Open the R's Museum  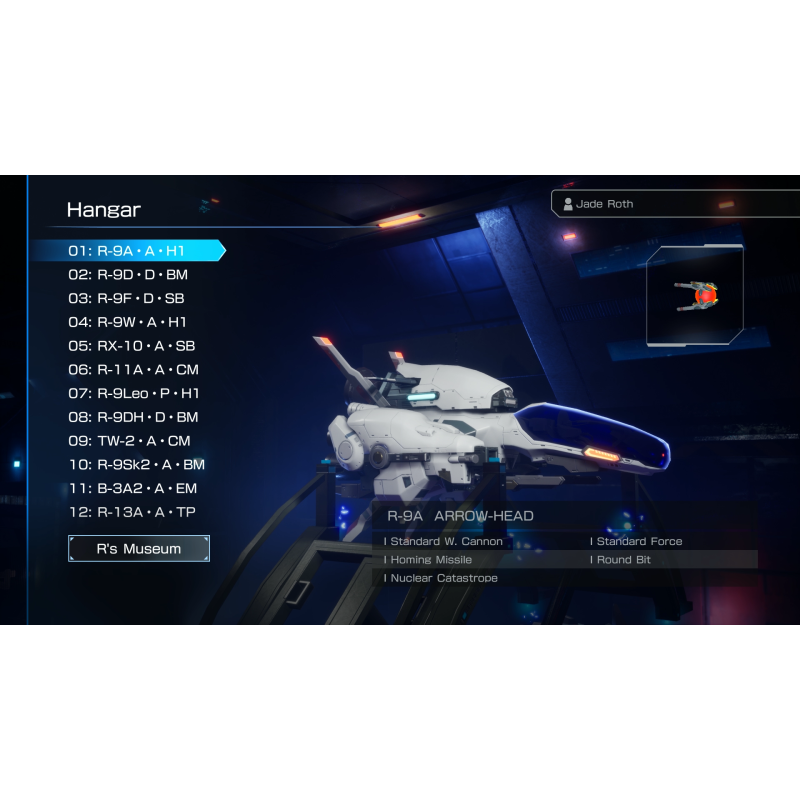(139, 549)
